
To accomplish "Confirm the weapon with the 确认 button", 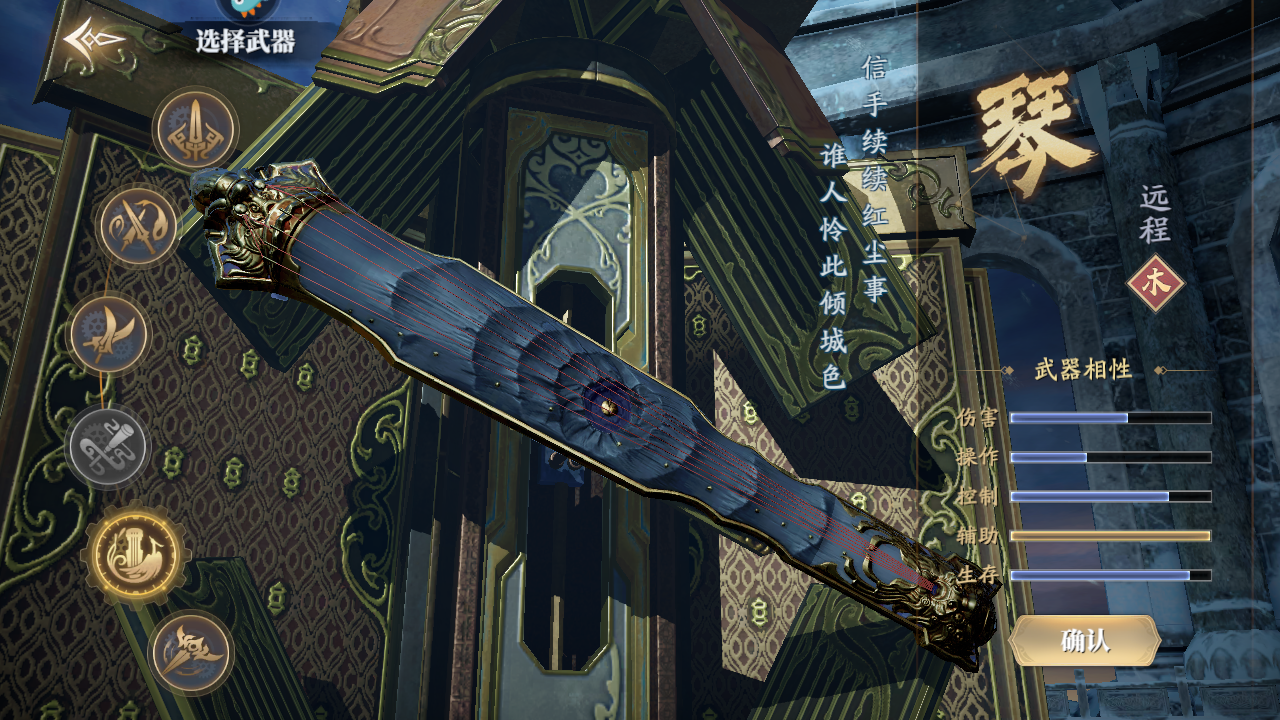I will click(x=1085, y=641).
